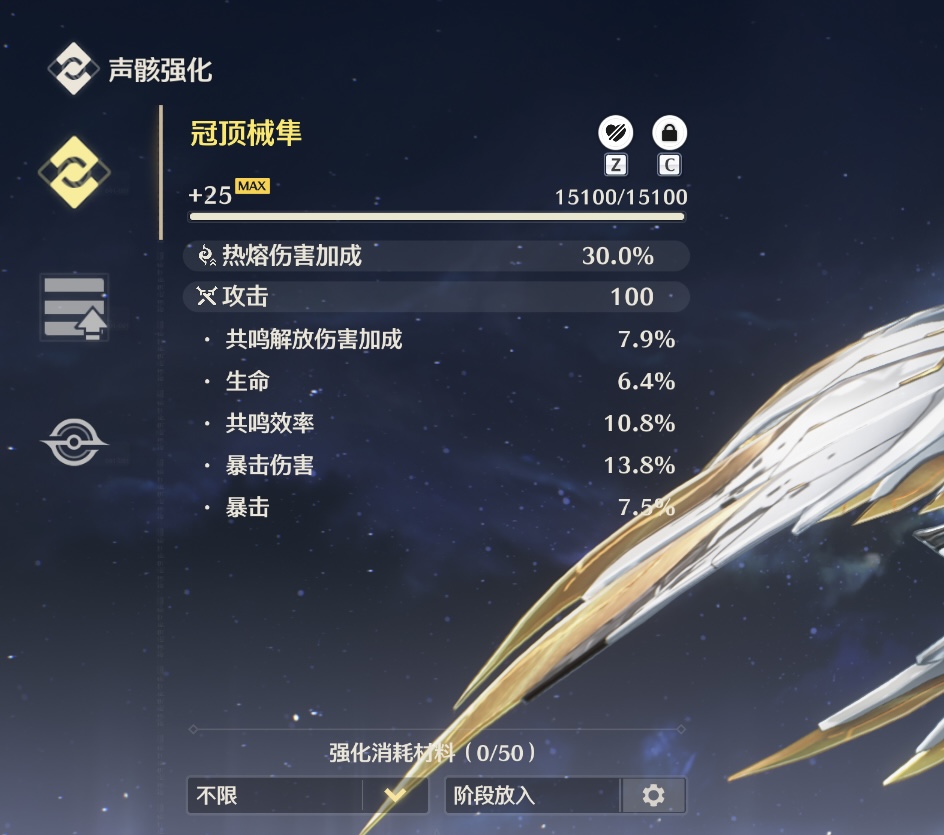This screenshot has height=835, width=944.
Task: Click the 阶段放入 auto-fill button
Action: (532, 796)
